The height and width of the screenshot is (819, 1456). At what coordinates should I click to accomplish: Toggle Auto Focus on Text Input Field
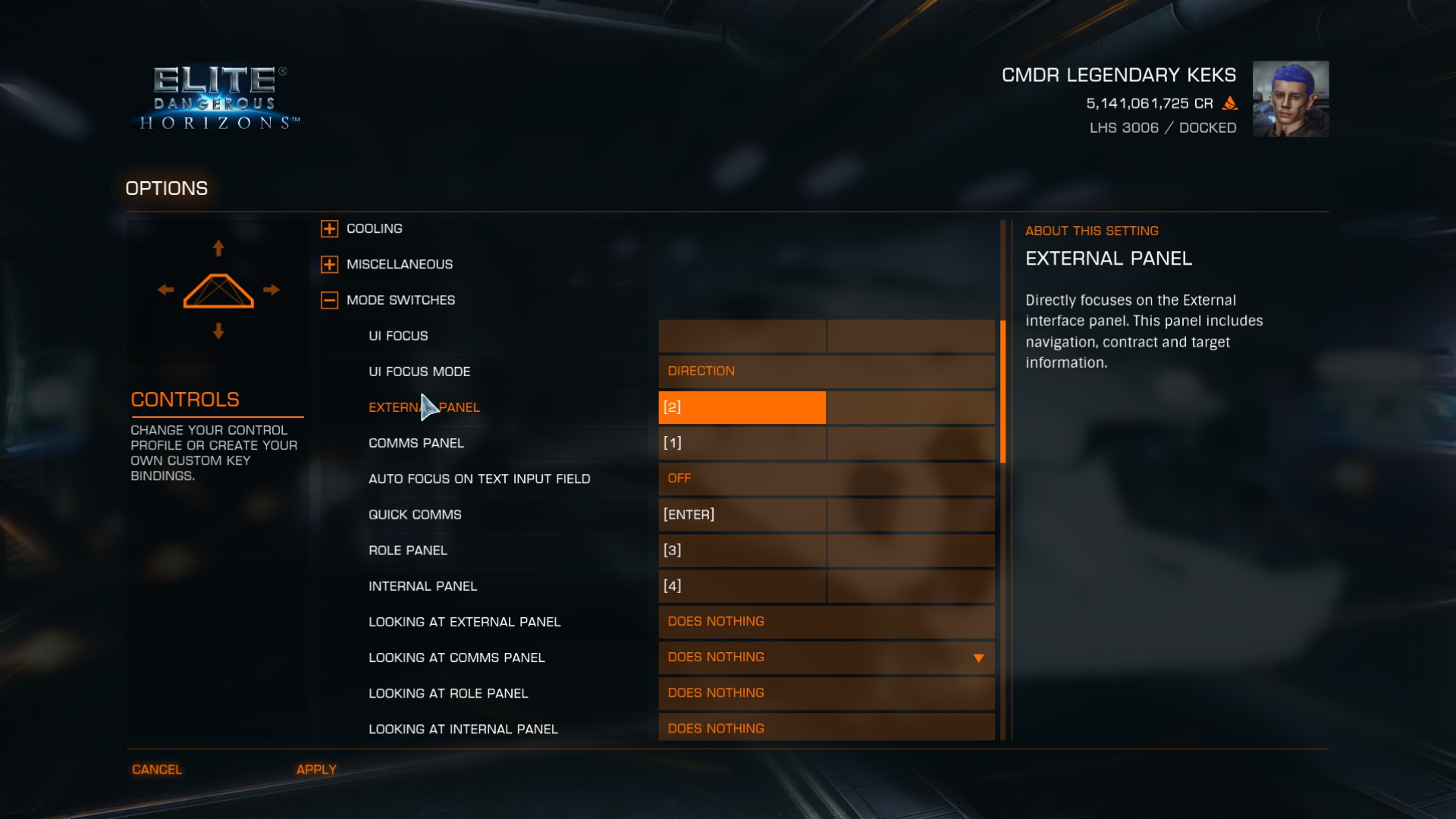[x=826, y=479]
